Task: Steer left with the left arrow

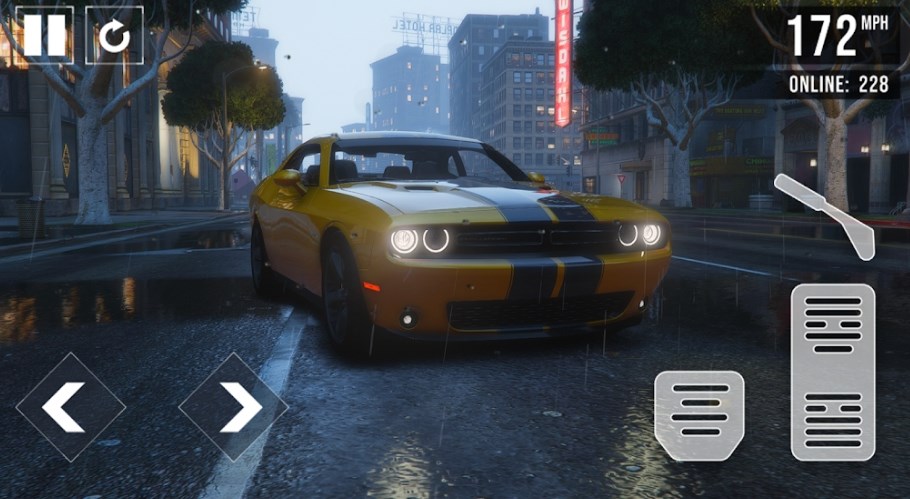Action: click(70, 406)
